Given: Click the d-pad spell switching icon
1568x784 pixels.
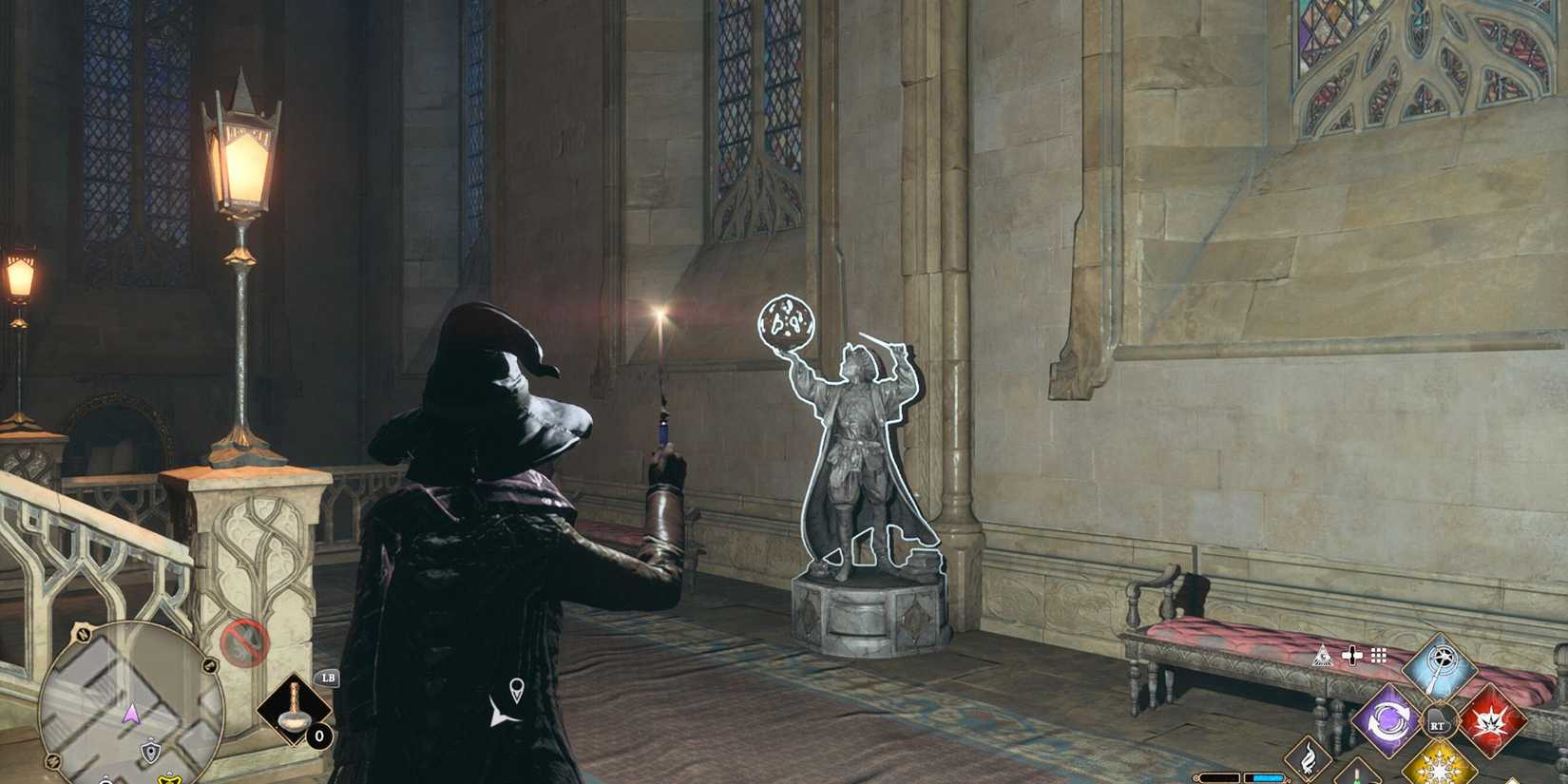Looking at the screenshot, I should pyautogui.click(x=1352, y=655).
